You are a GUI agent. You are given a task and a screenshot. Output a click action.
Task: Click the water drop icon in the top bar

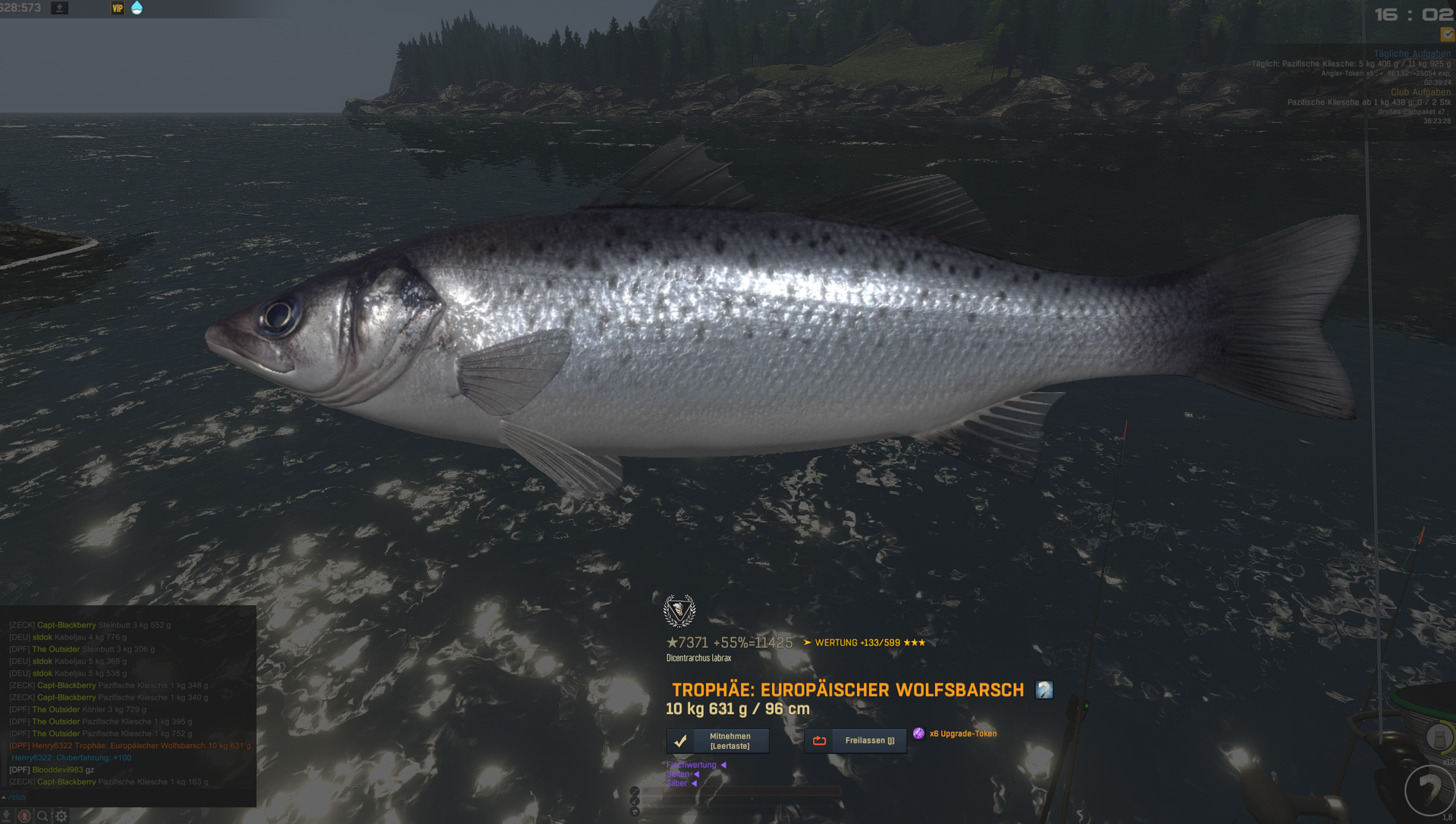137,8
